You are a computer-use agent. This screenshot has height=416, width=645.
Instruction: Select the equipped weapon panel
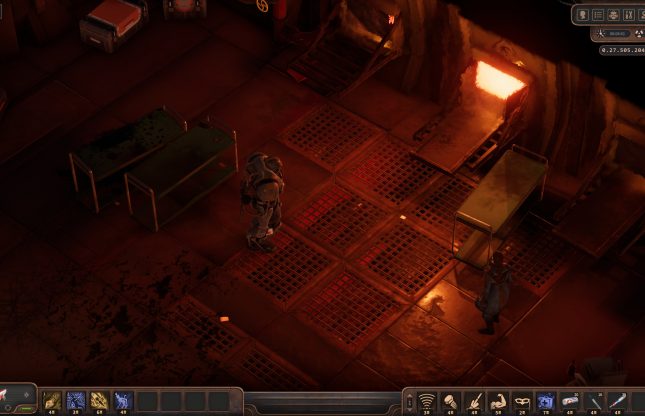pyautogui.click(x=17, y=398)
